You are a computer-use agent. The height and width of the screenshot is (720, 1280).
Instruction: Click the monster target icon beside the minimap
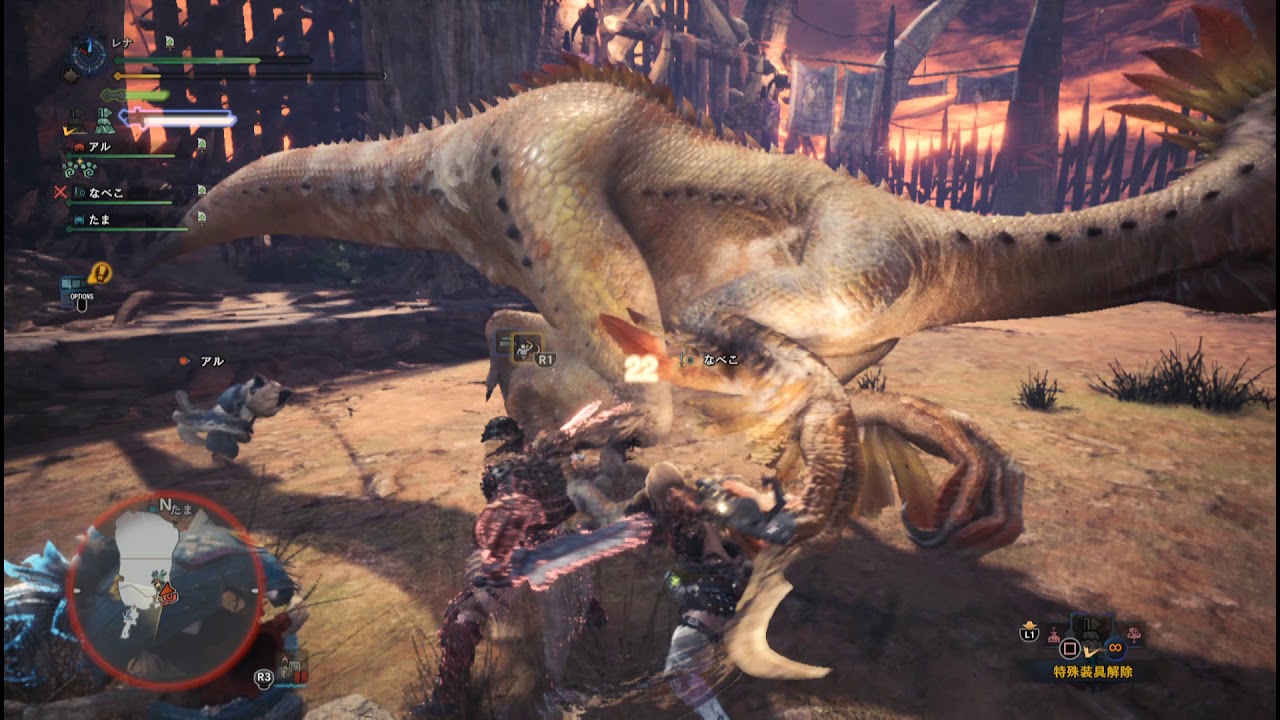[291, 665]
